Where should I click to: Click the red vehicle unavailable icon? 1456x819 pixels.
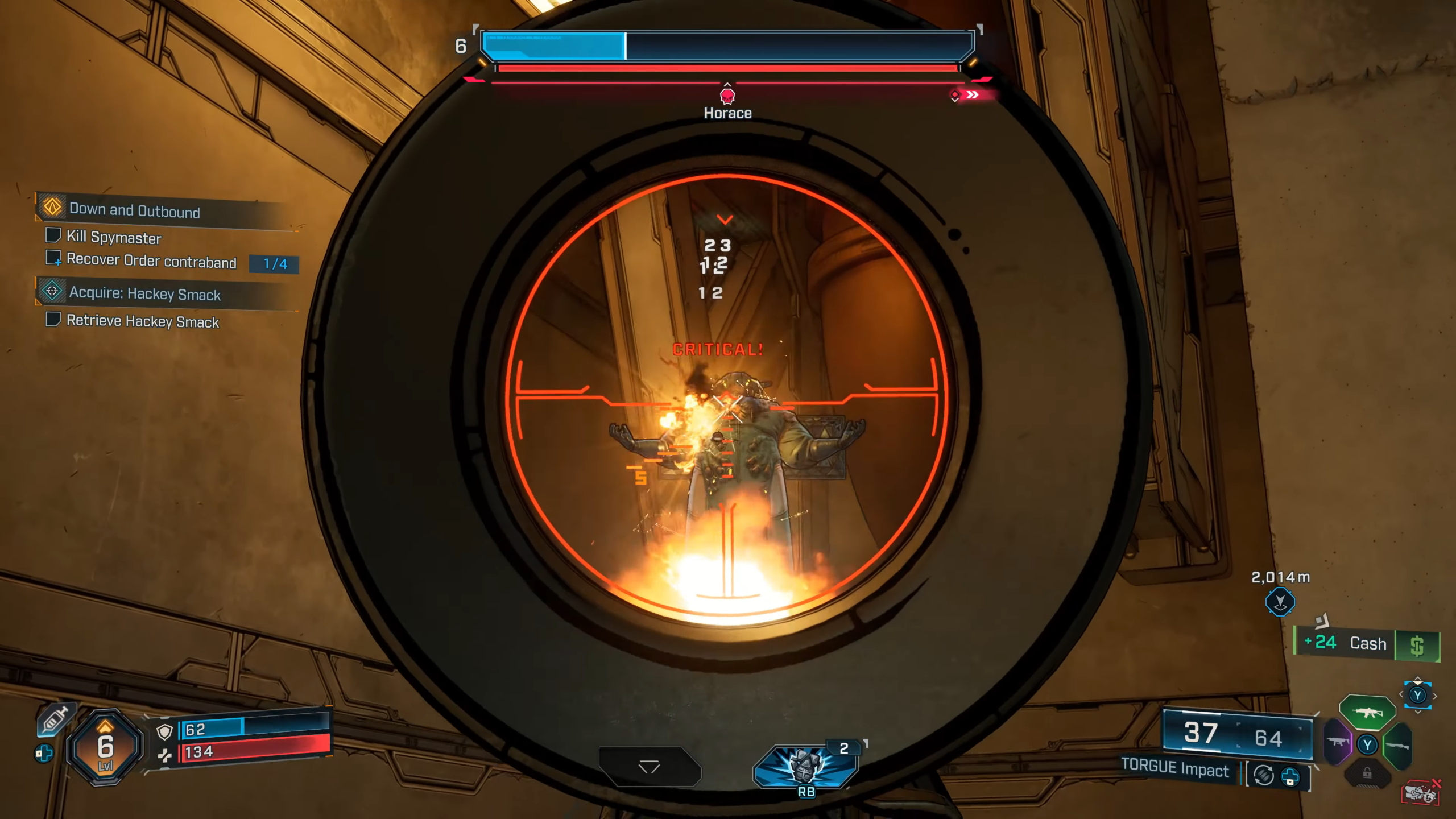(1420, 793)
